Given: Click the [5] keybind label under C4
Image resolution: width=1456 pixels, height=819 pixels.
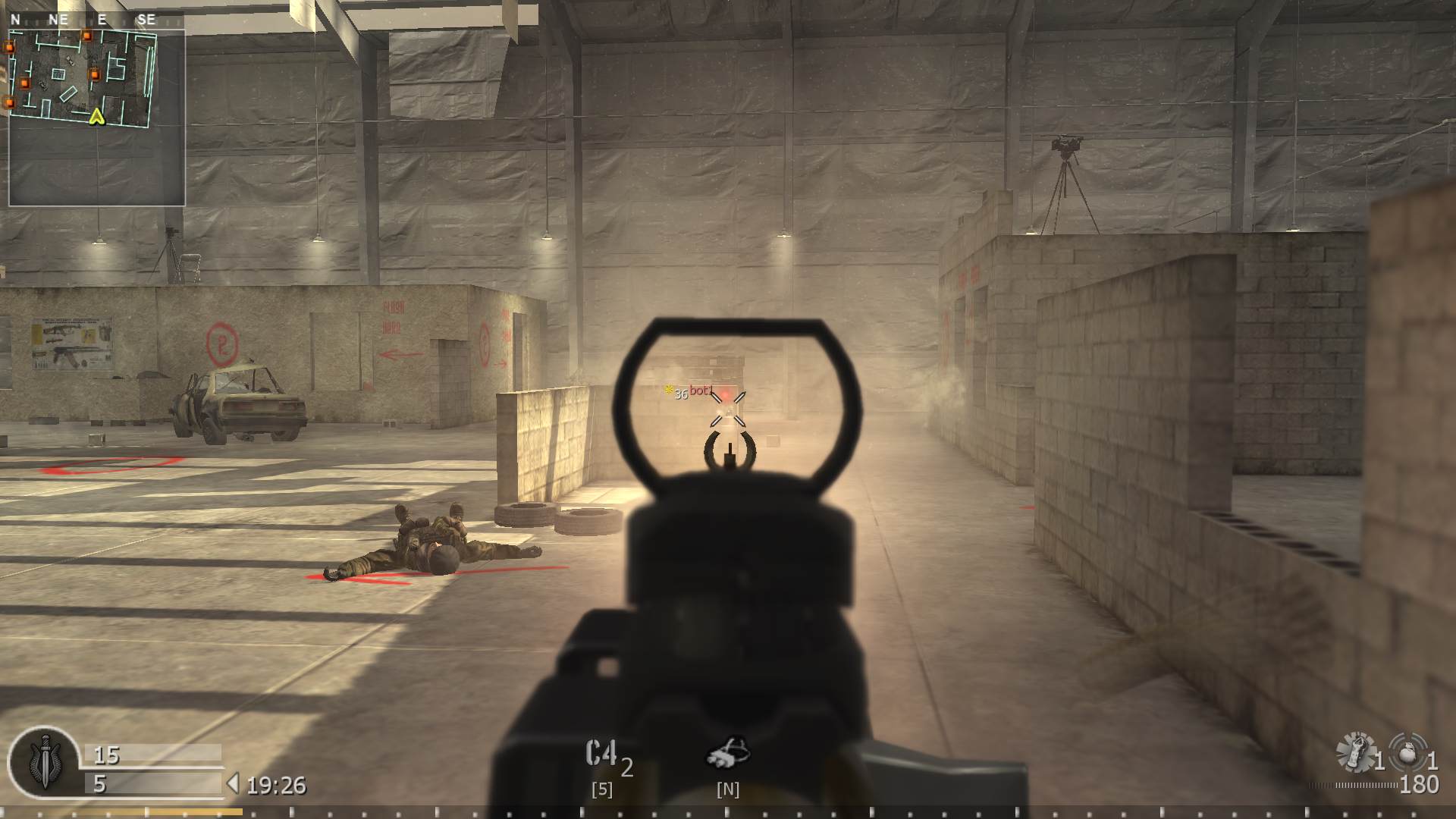Looking at the screenshot, I should (x=602, y=789).
